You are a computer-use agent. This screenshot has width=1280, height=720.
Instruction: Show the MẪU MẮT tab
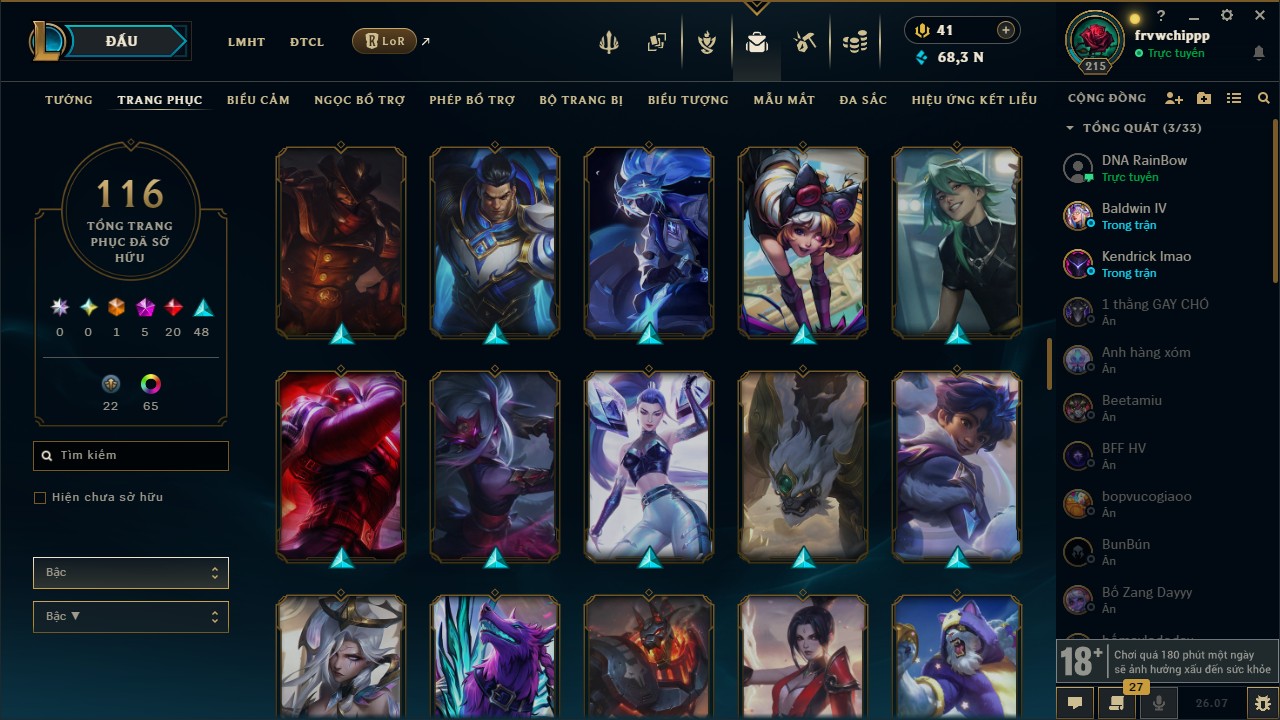point(784,100)
